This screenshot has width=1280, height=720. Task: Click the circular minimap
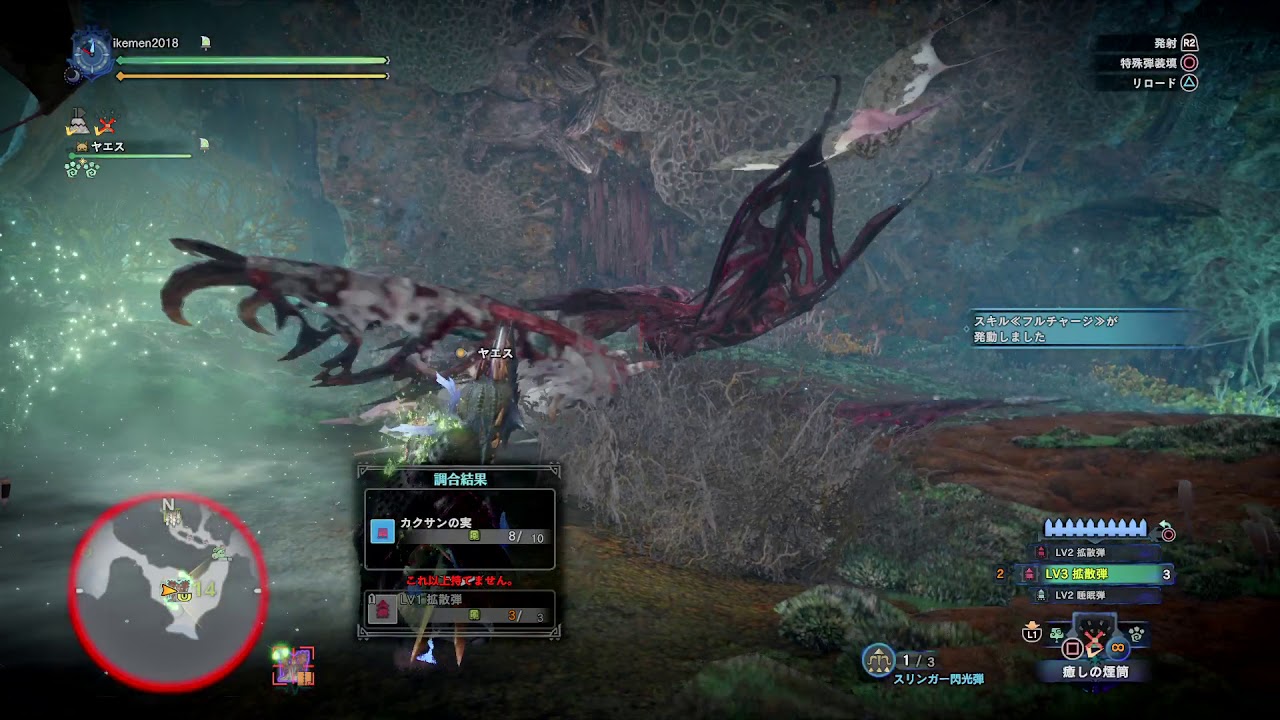click(x=168, y=590)
